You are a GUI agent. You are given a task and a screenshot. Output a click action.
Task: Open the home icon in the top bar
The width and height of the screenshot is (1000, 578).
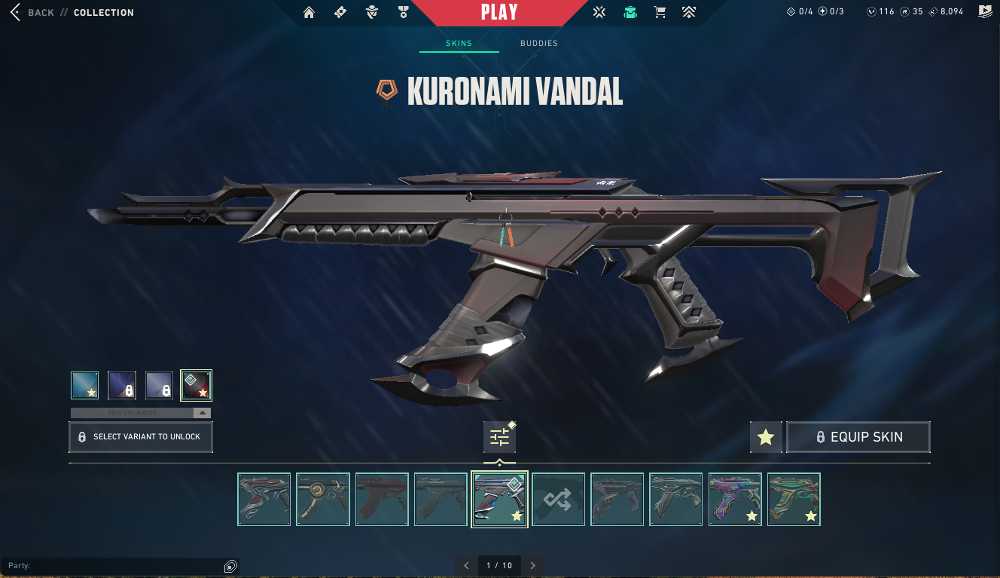[x=309, y=13]
